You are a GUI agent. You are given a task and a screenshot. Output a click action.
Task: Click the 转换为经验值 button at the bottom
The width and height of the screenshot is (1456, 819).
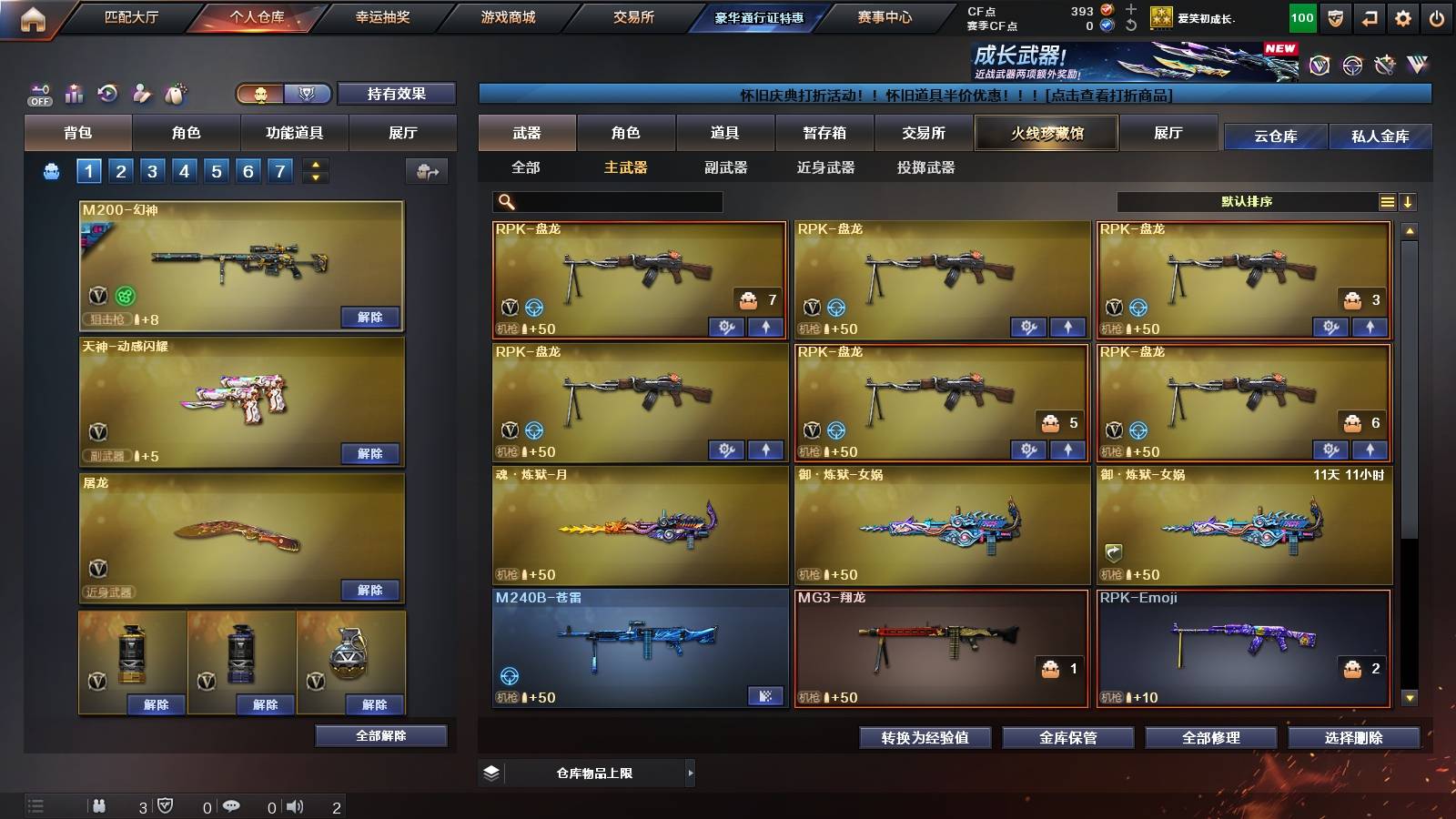[925, 738]
